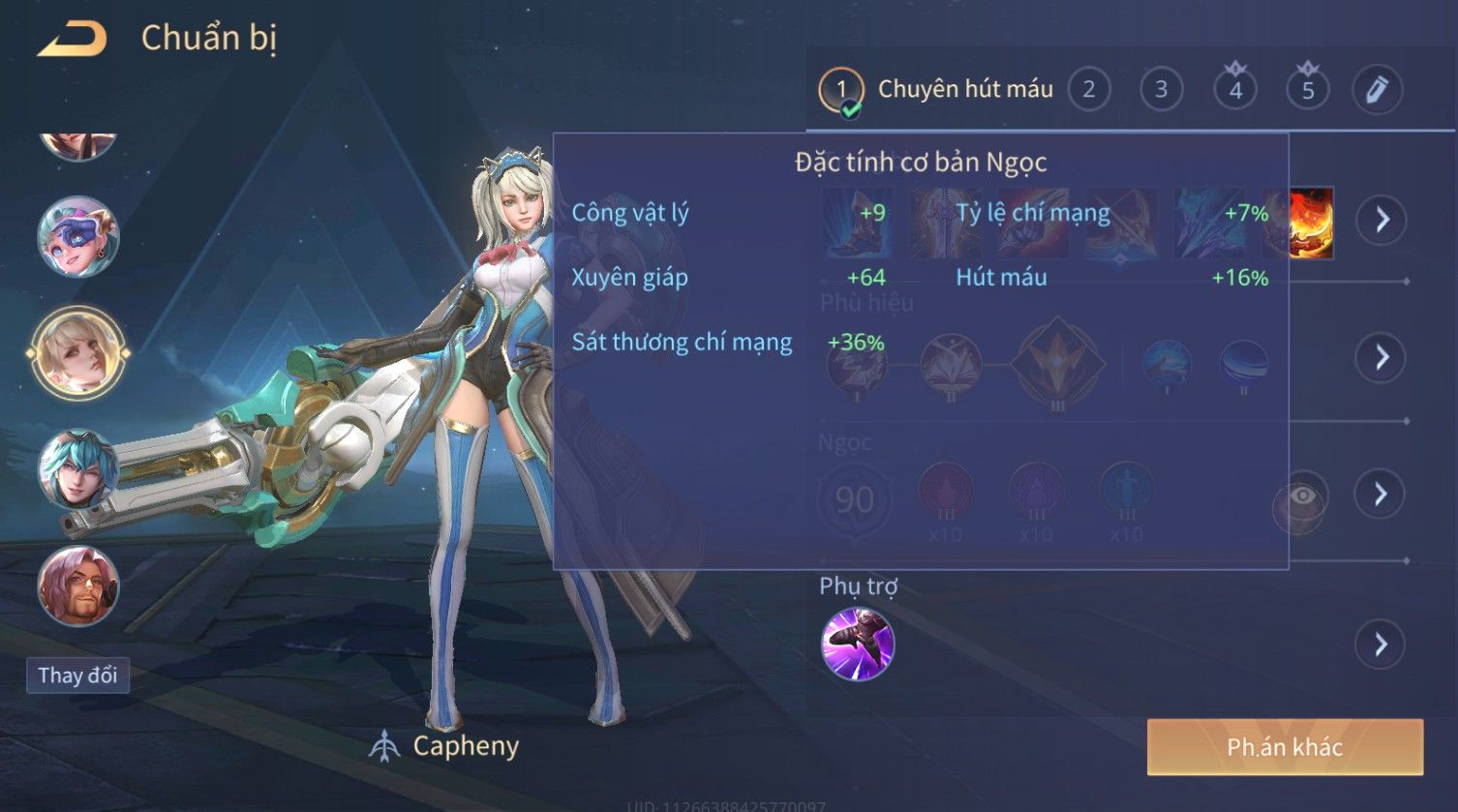Open the Ngọc rune arrow
1458x812 pixels.
(x=1381, y=495)
